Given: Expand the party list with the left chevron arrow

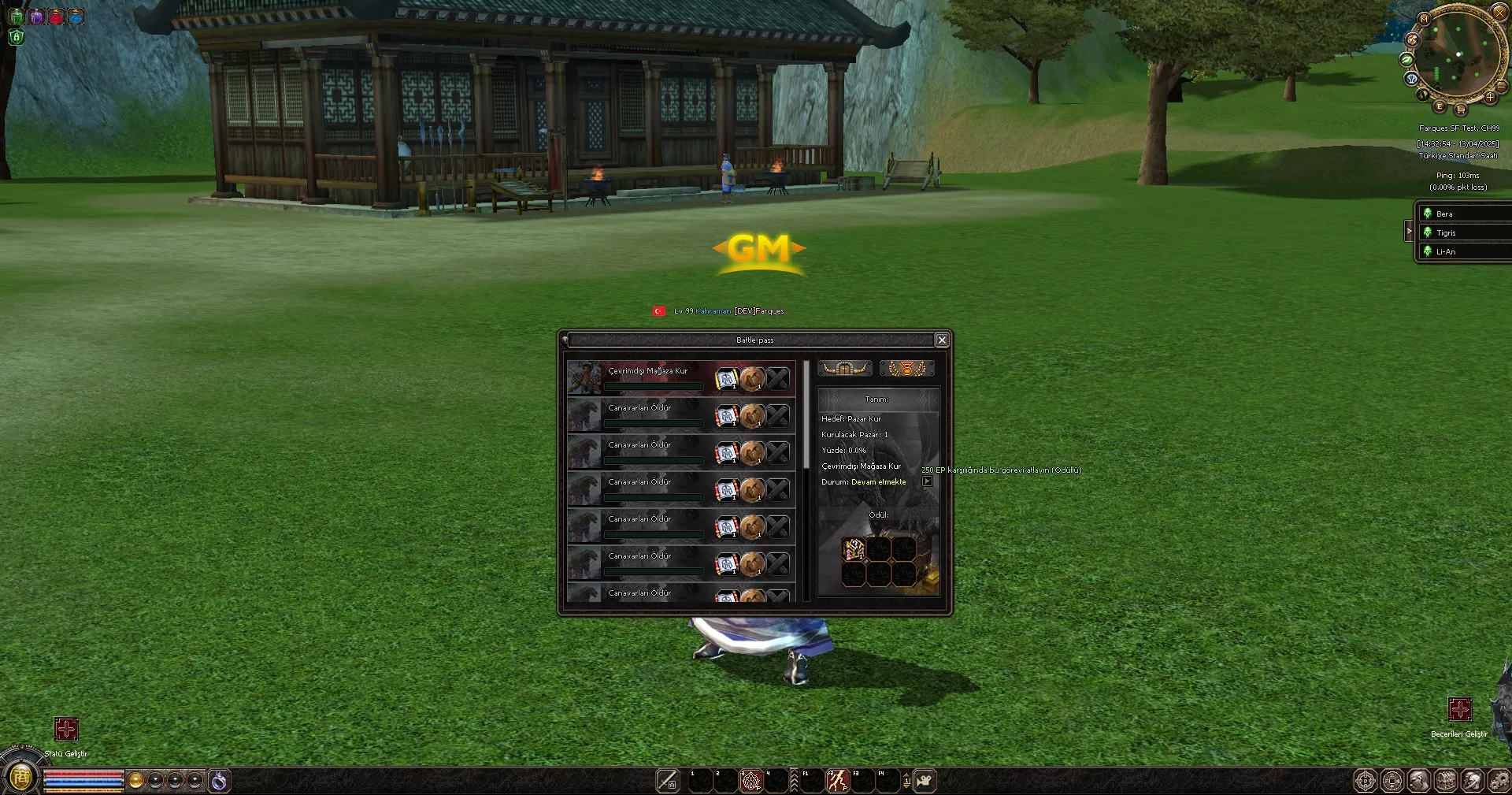Looking at the screenshot, I should tap(1410, 232).
